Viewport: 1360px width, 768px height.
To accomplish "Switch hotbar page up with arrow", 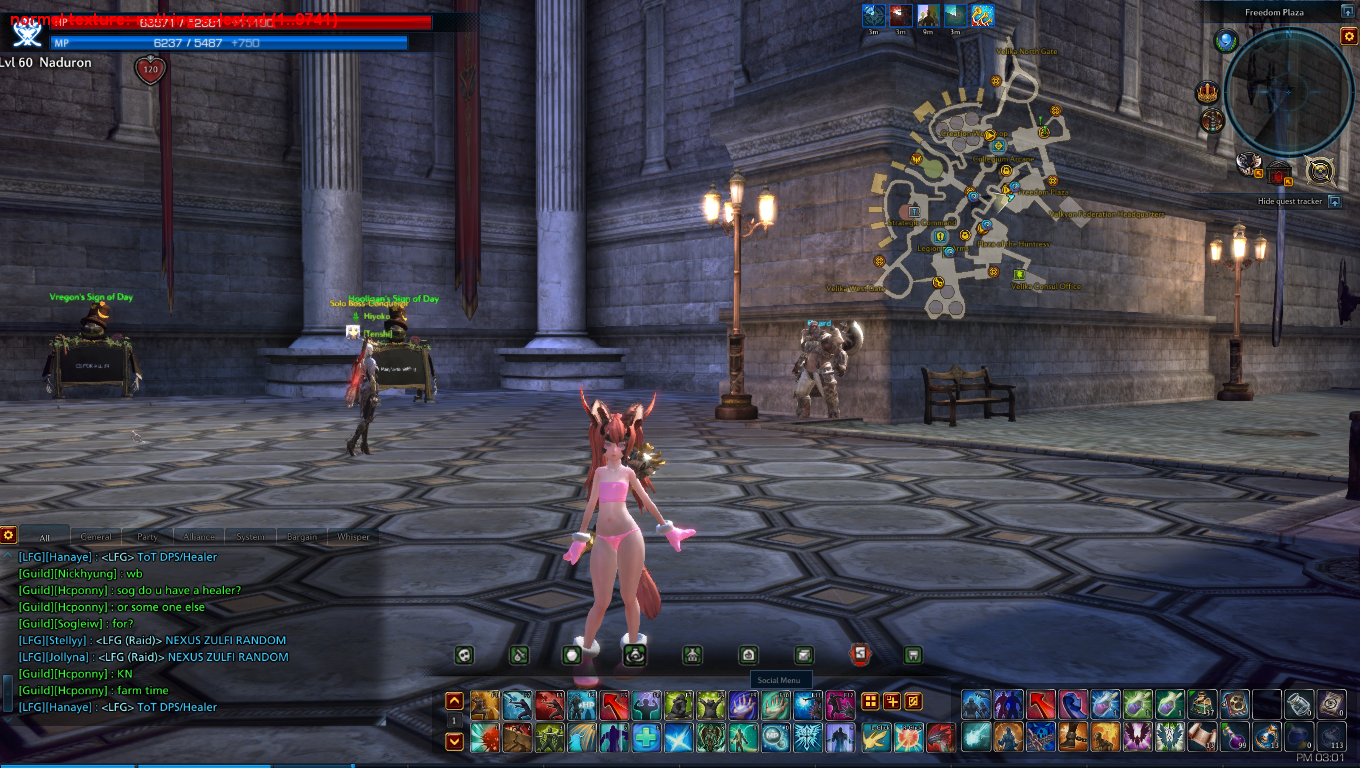I will click(x=454, y=701).
